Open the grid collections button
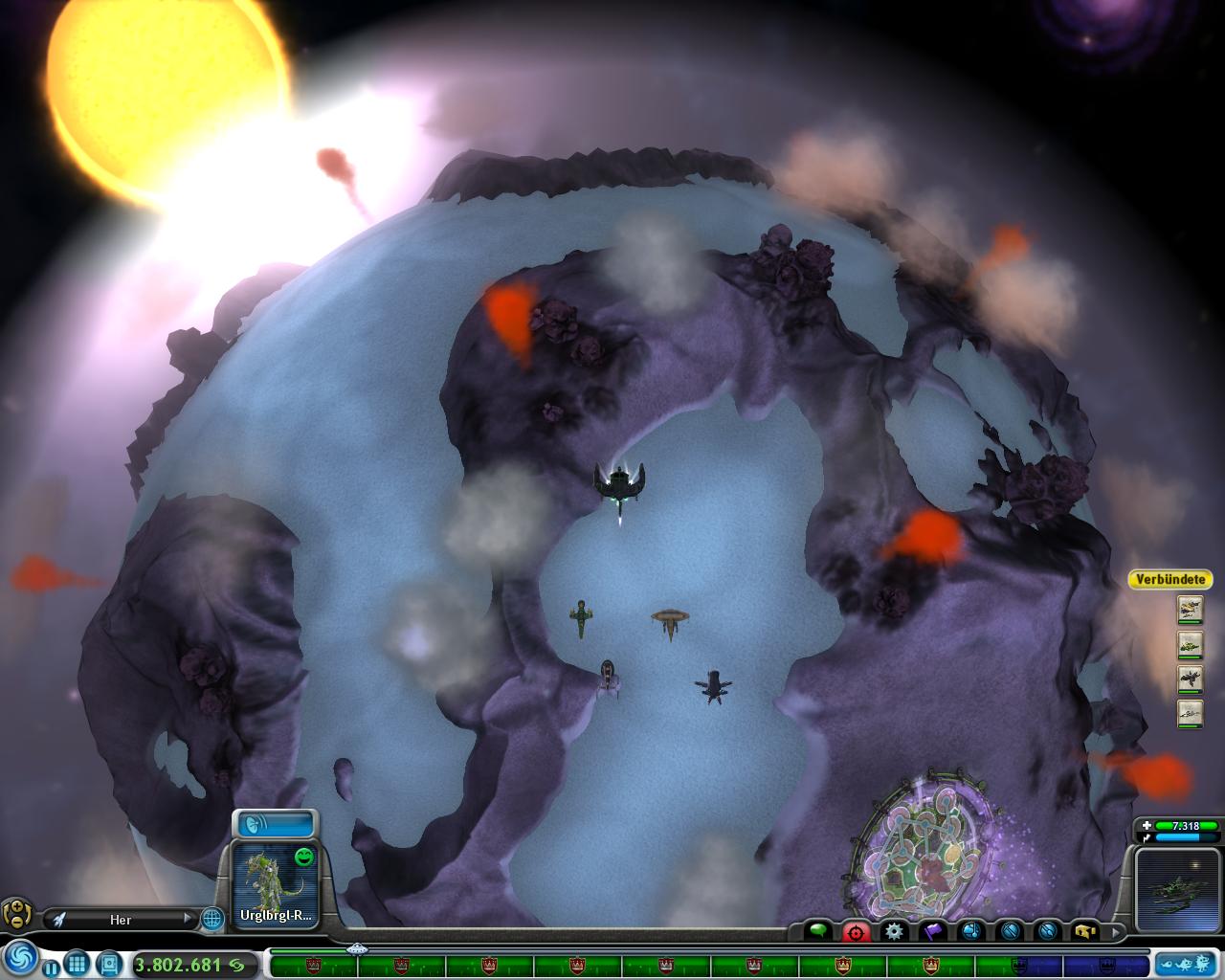1225x980 pixels. pyautogui.click(x=78, y=964)
